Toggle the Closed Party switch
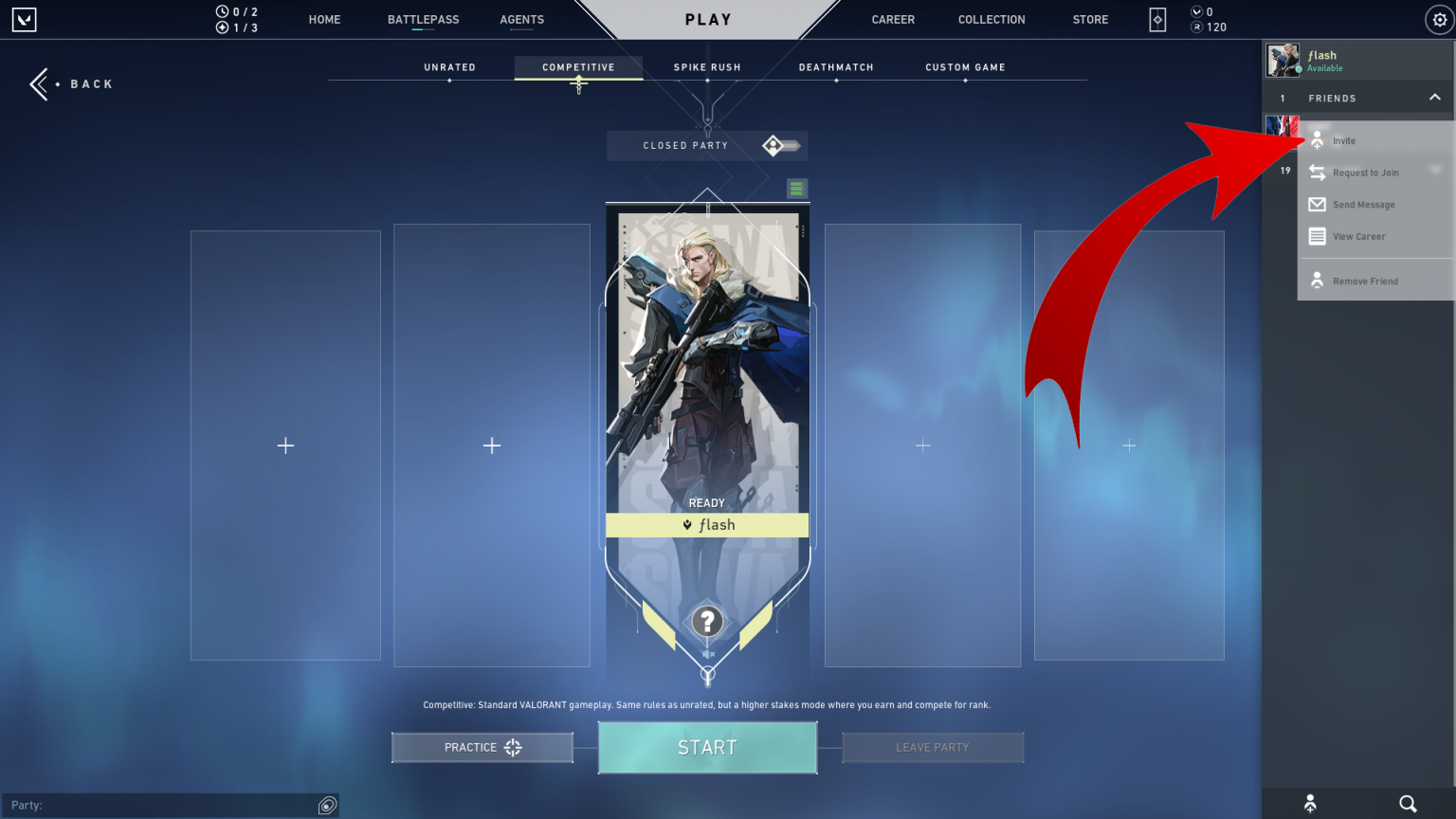 pyautogui.click(x=779, y=145)
